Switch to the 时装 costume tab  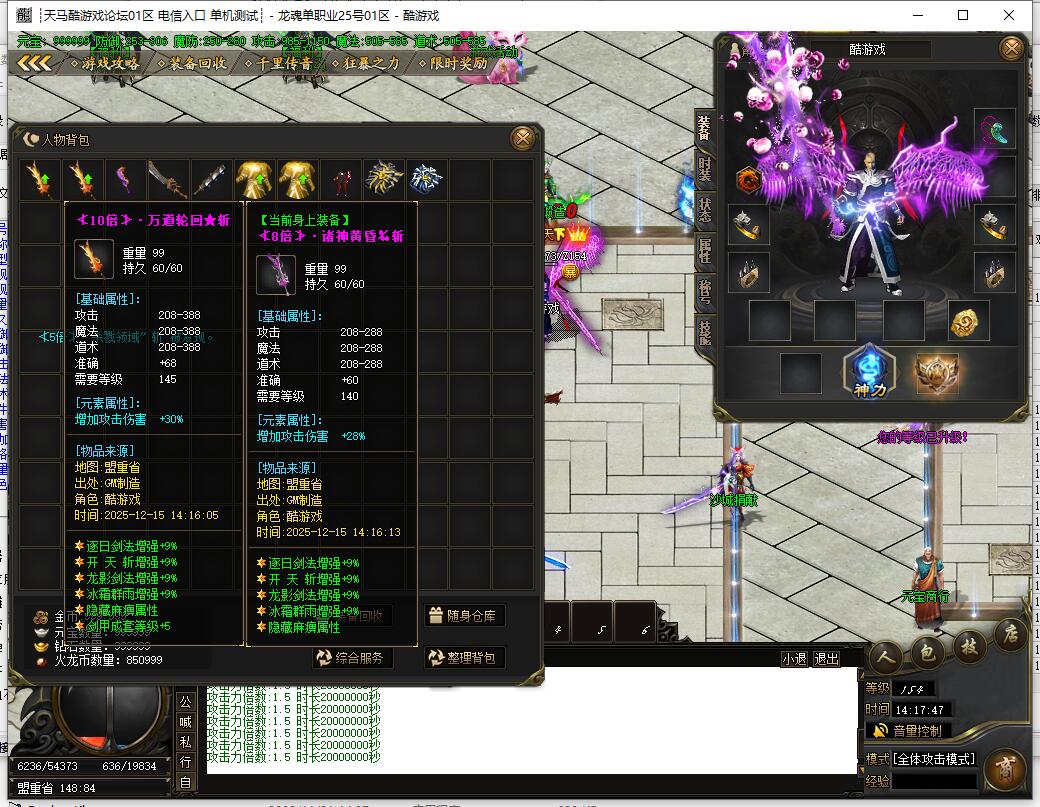705,168
